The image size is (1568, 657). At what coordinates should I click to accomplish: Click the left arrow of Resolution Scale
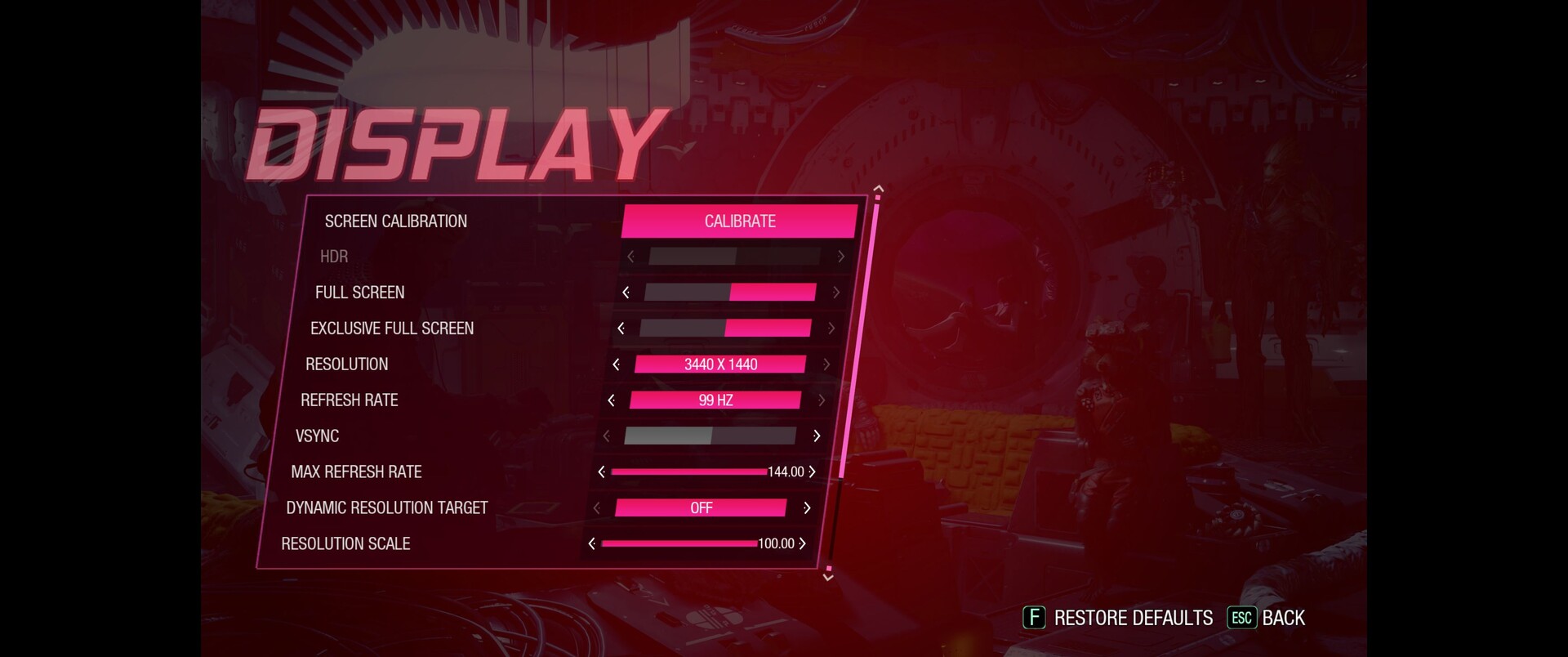tap(592, 544)
